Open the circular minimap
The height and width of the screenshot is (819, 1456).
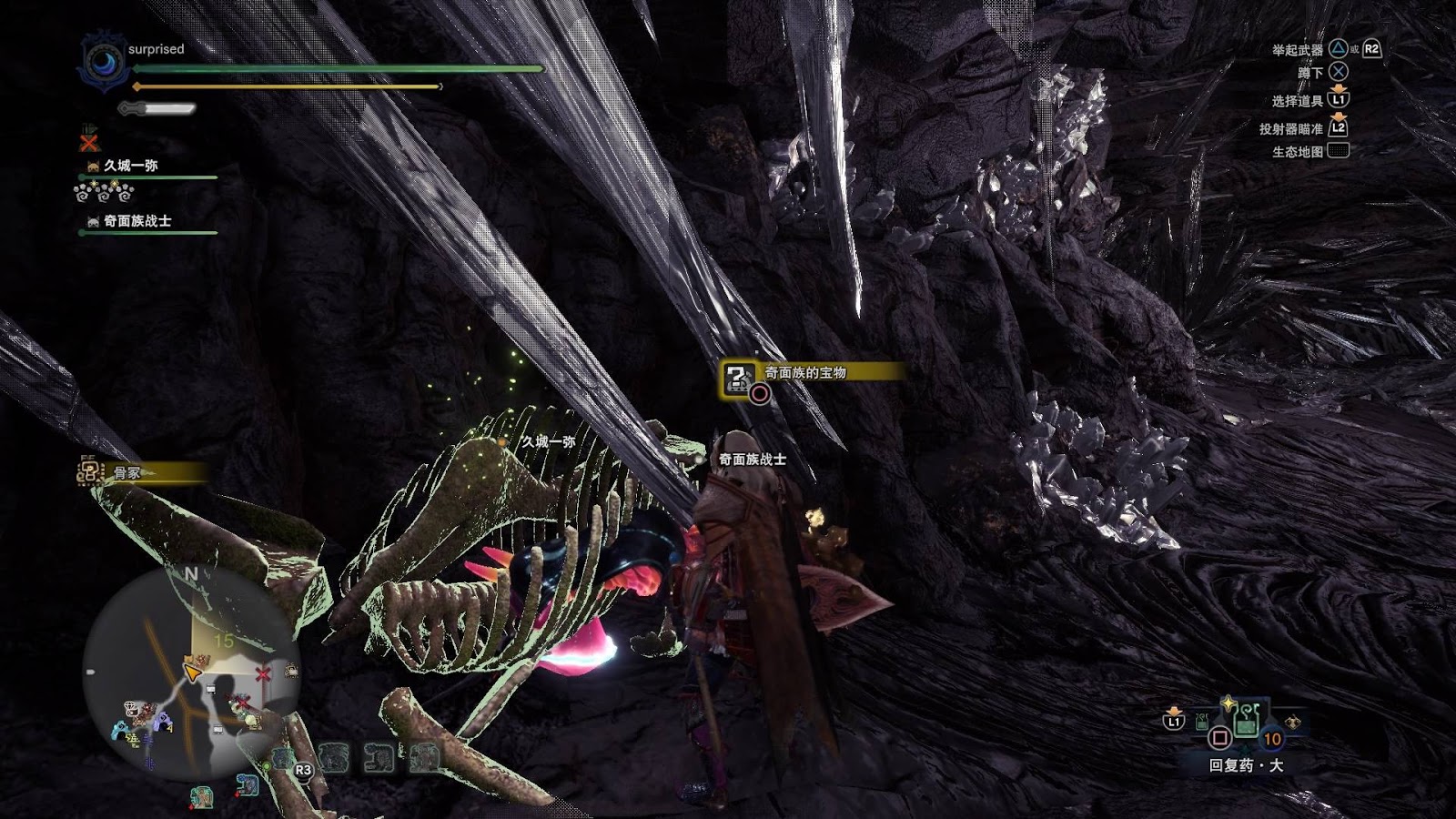pyautogui.click(x=191, y=675)
